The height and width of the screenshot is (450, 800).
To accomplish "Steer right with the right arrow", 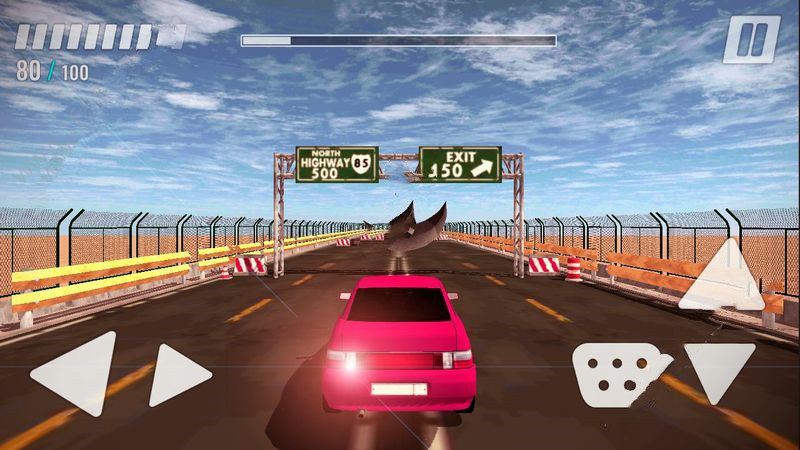I will coord(176,374).
